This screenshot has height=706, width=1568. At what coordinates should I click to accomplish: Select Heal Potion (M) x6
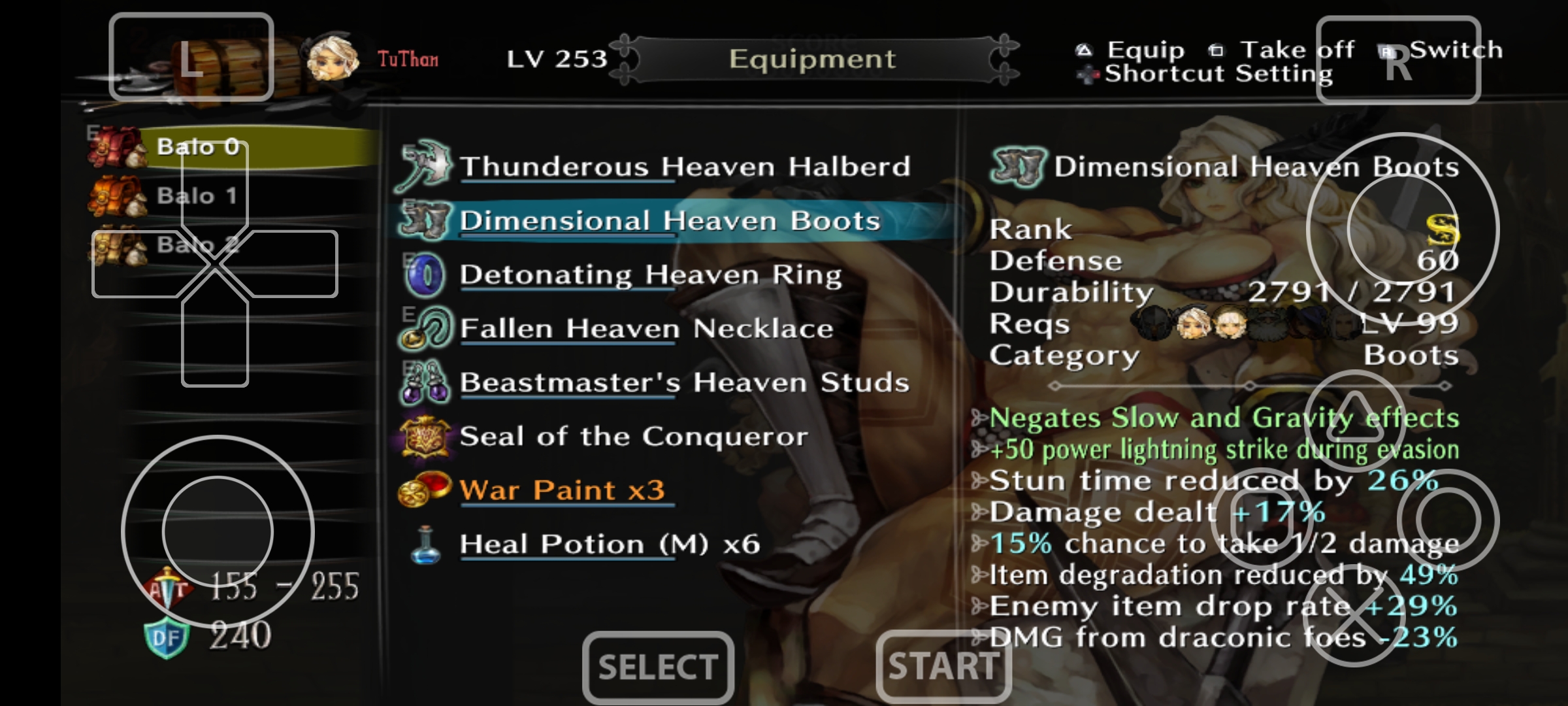click(x=610, y=545)
